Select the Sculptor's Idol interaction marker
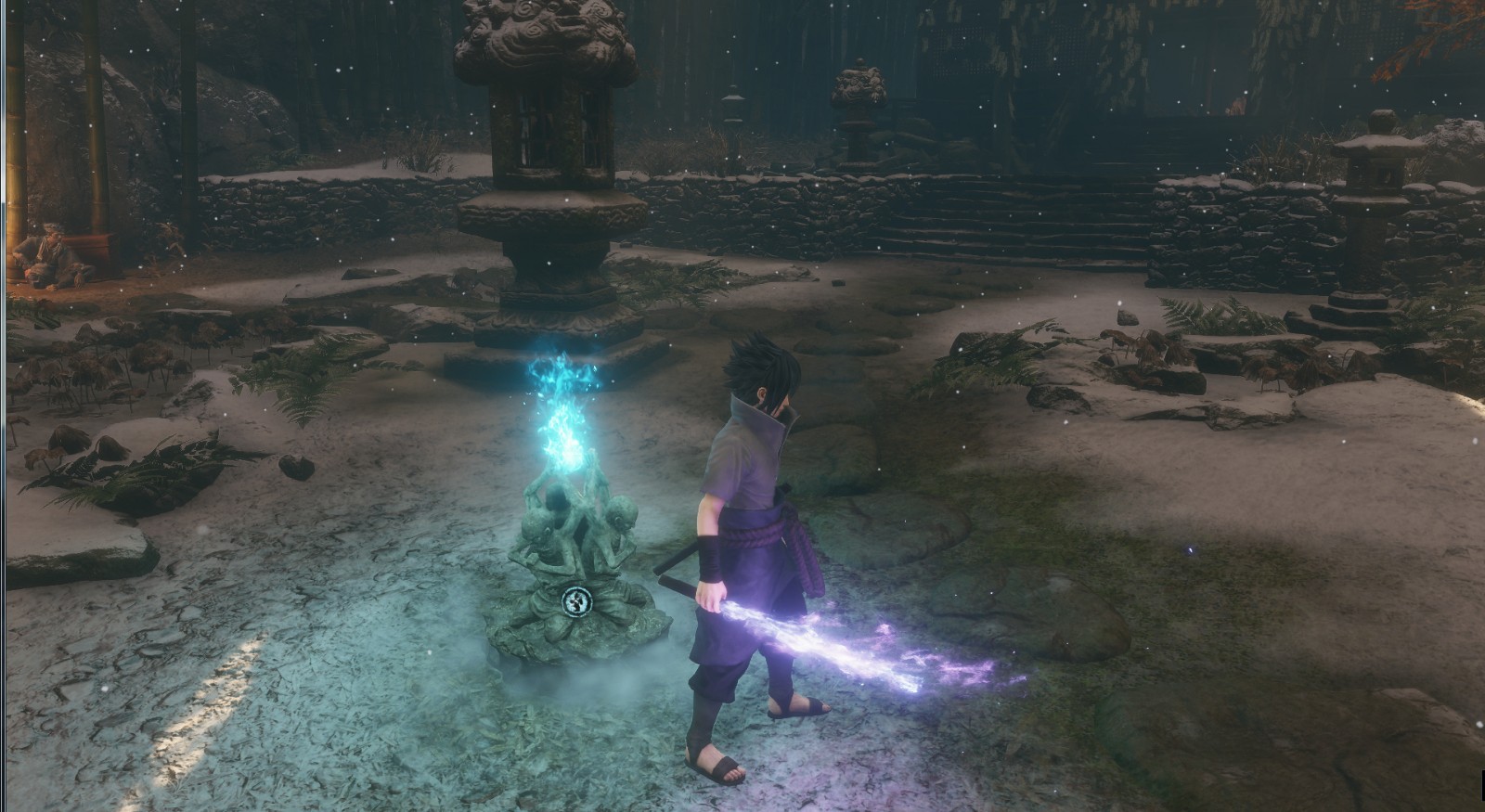The width and height of the screenshot is (1485, 812). (575, 601)
